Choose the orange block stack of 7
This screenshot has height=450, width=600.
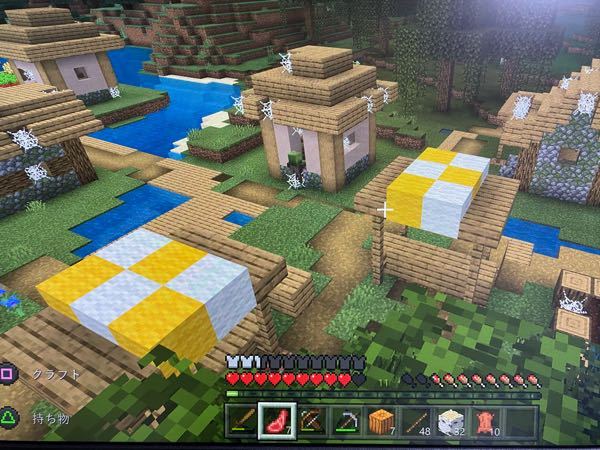coord(382,421)
